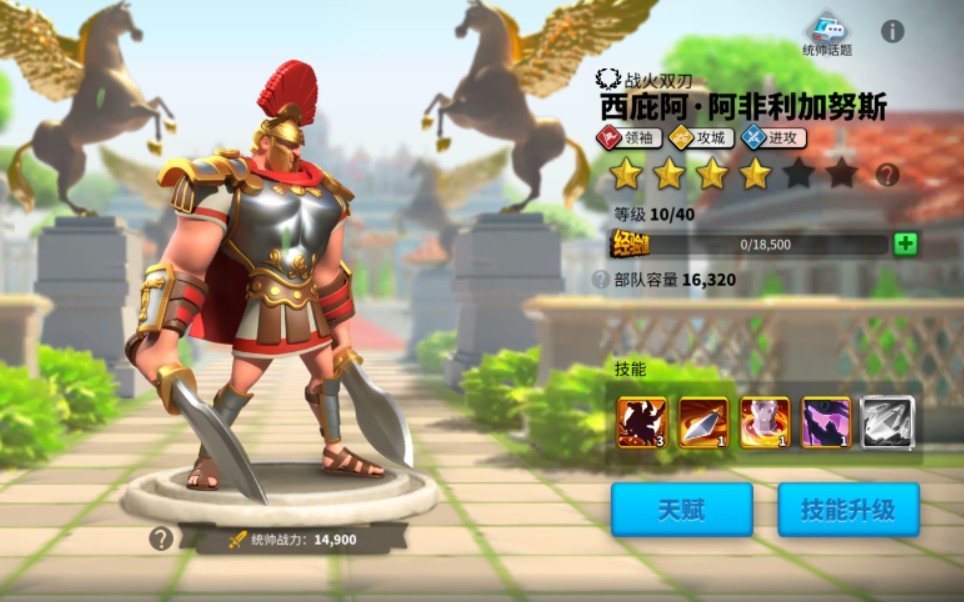This screenshot has width=964, height=602.
Task: Select the spearhead skill icon
Action: (703, 422)
